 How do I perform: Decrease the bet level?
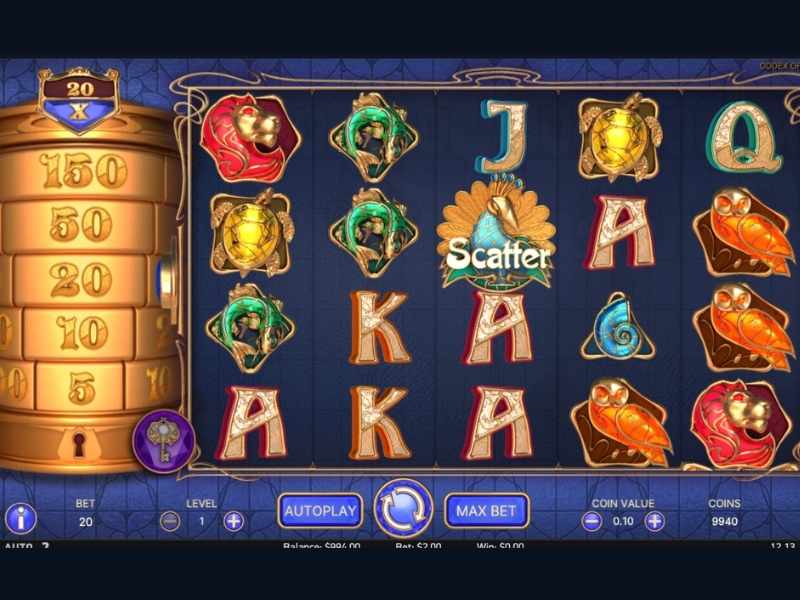[171, 521]
